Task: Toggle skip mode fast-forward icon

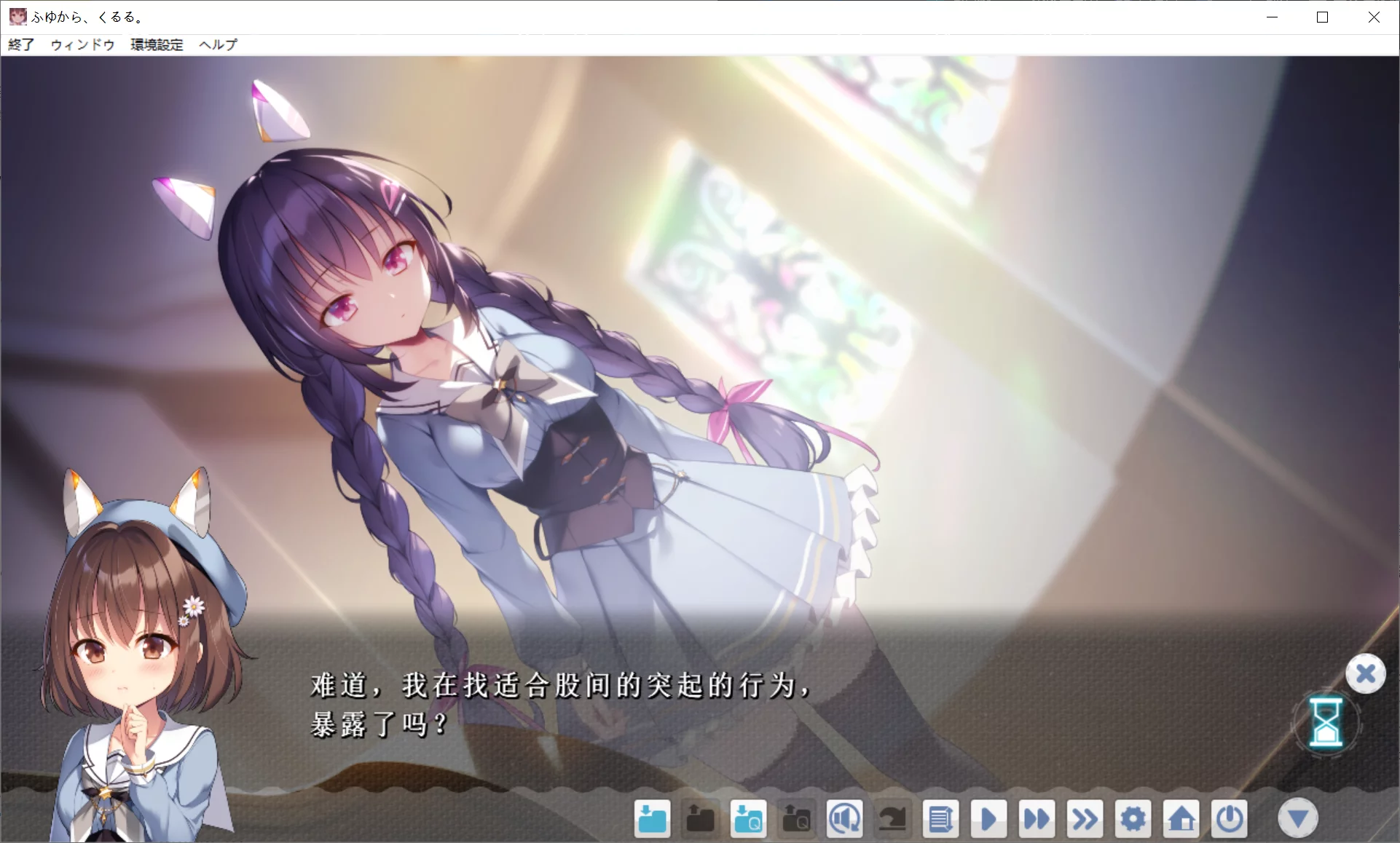Action: pos(1037,818)
